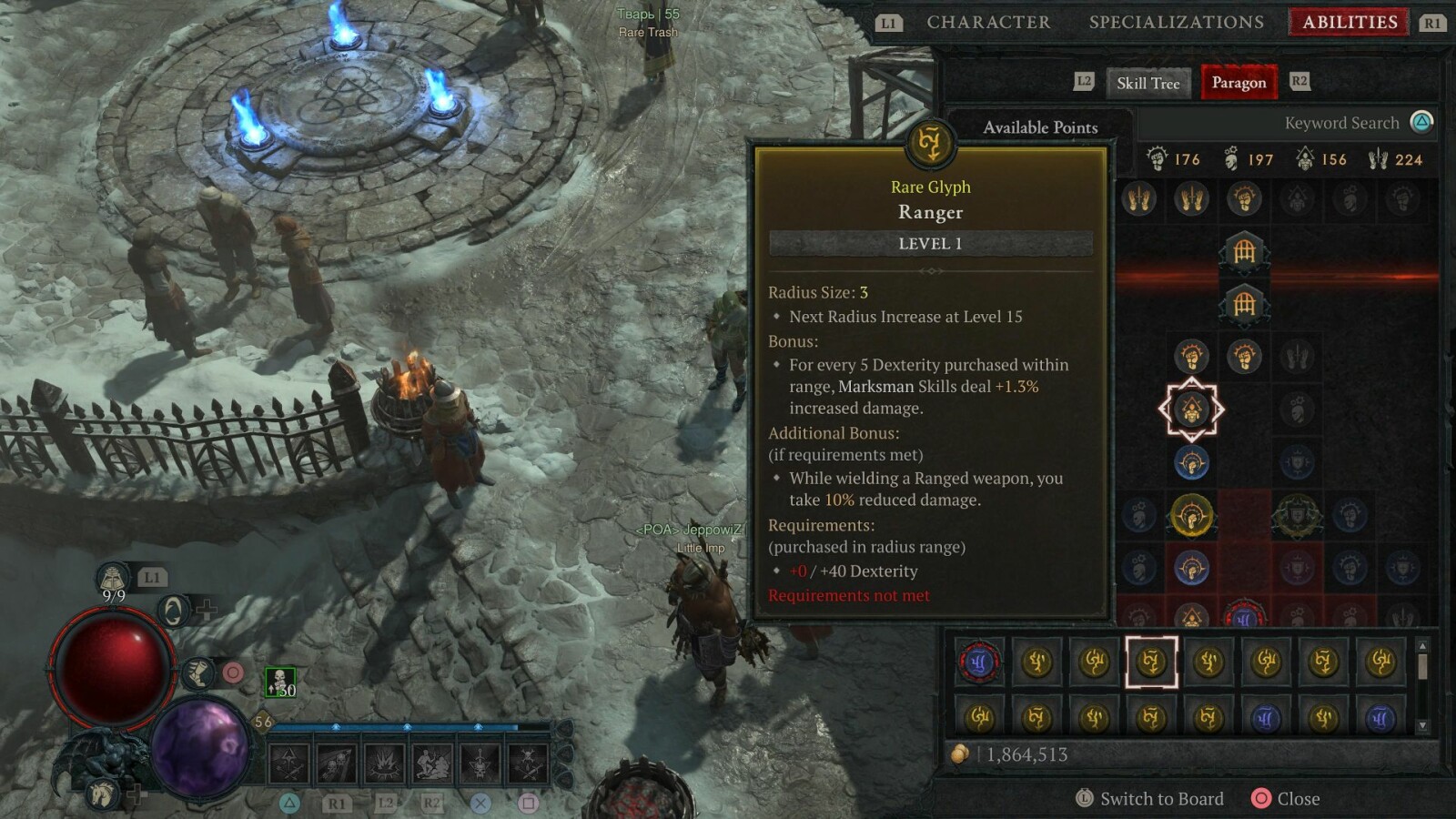The image size is (1456, 819).
Task: Switch to the Skill Tree tab
Action: [x=1148, y=83]
